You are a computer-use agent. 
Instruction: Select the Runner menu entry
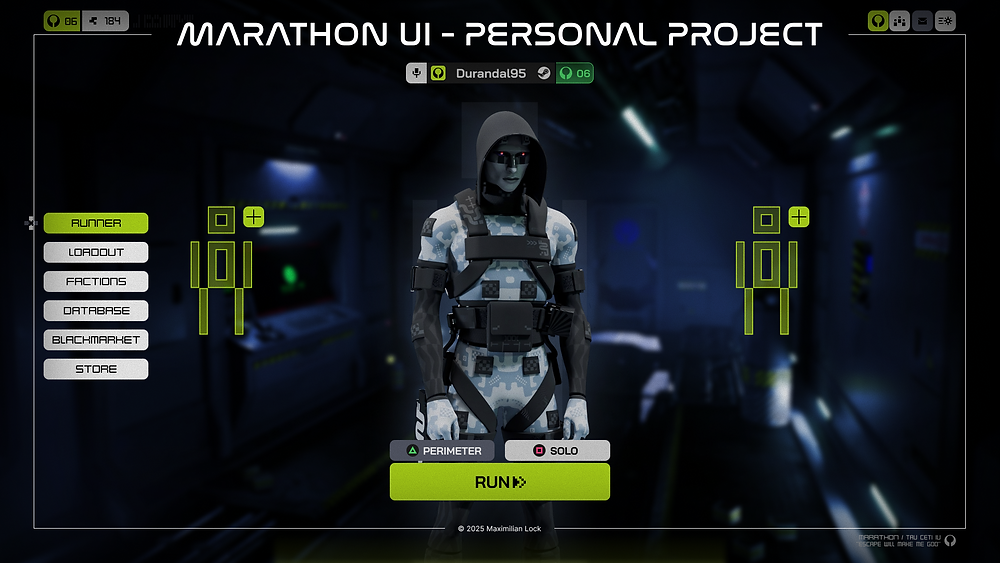tap(96, 223)
